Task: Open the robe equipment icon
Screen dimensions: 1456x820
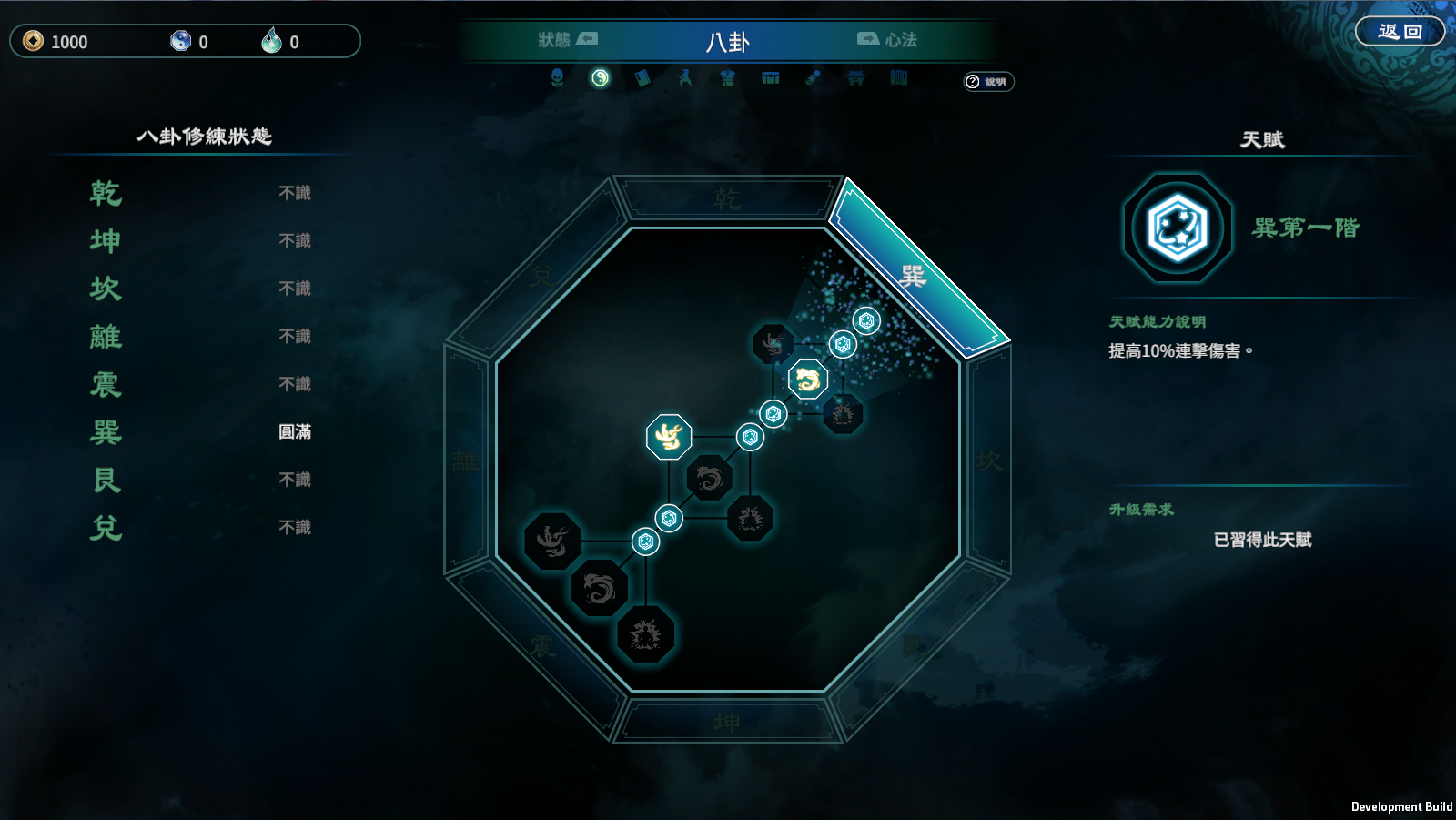Action: click(x=727, y=78)
